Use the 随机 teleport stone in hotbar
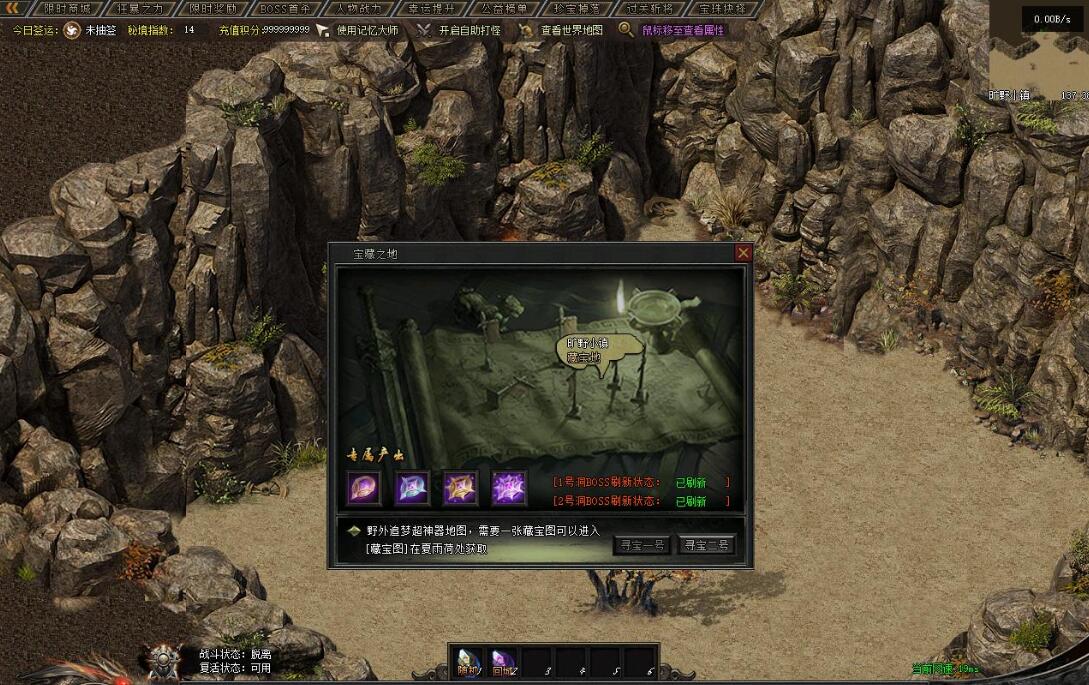The image size is (1089, 685). [x=467, y=660]
